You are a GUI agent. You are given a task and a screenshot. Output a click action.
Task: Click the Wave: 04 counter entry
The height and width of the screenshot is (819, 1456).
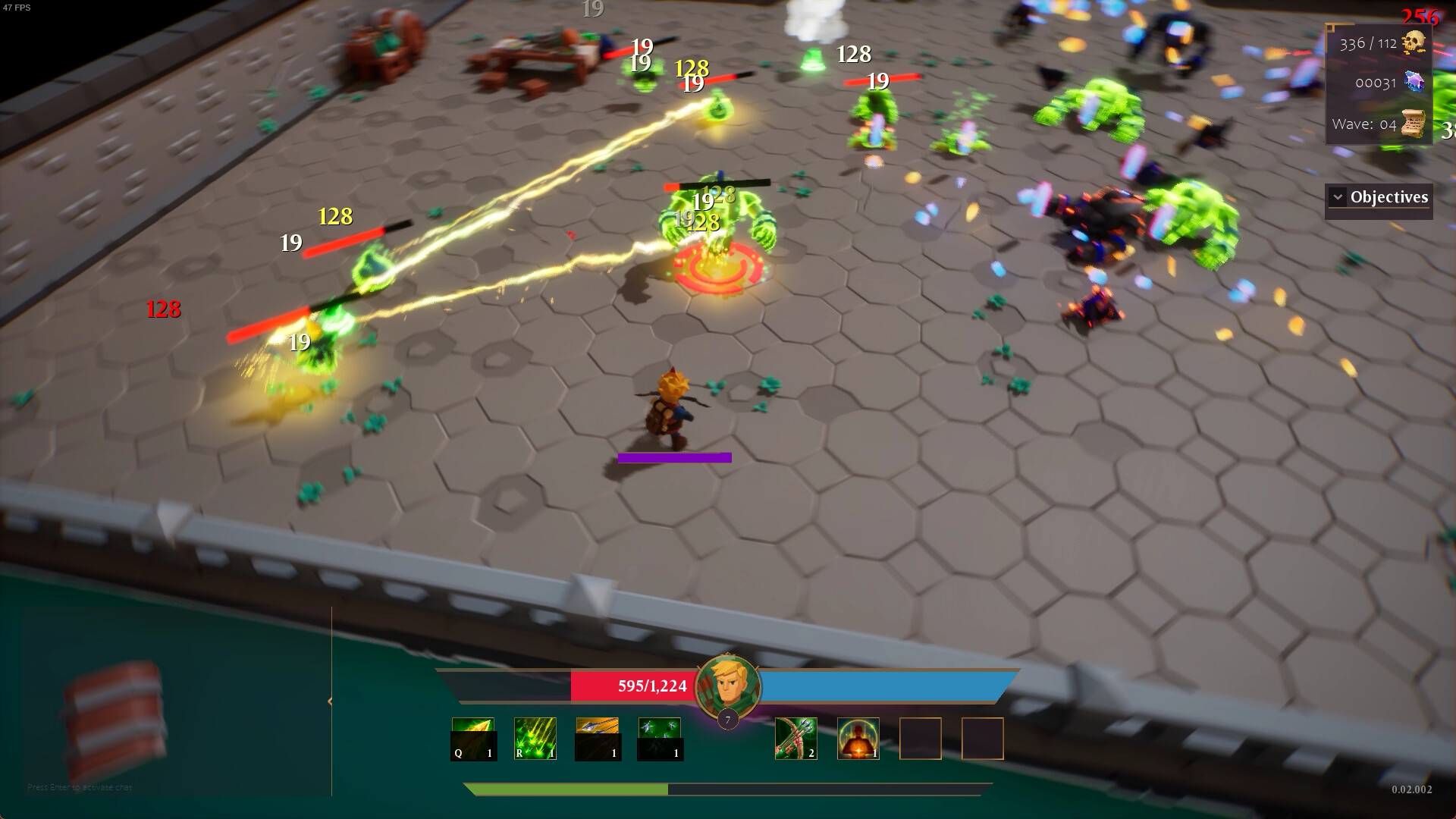[x=1365, y=124]
